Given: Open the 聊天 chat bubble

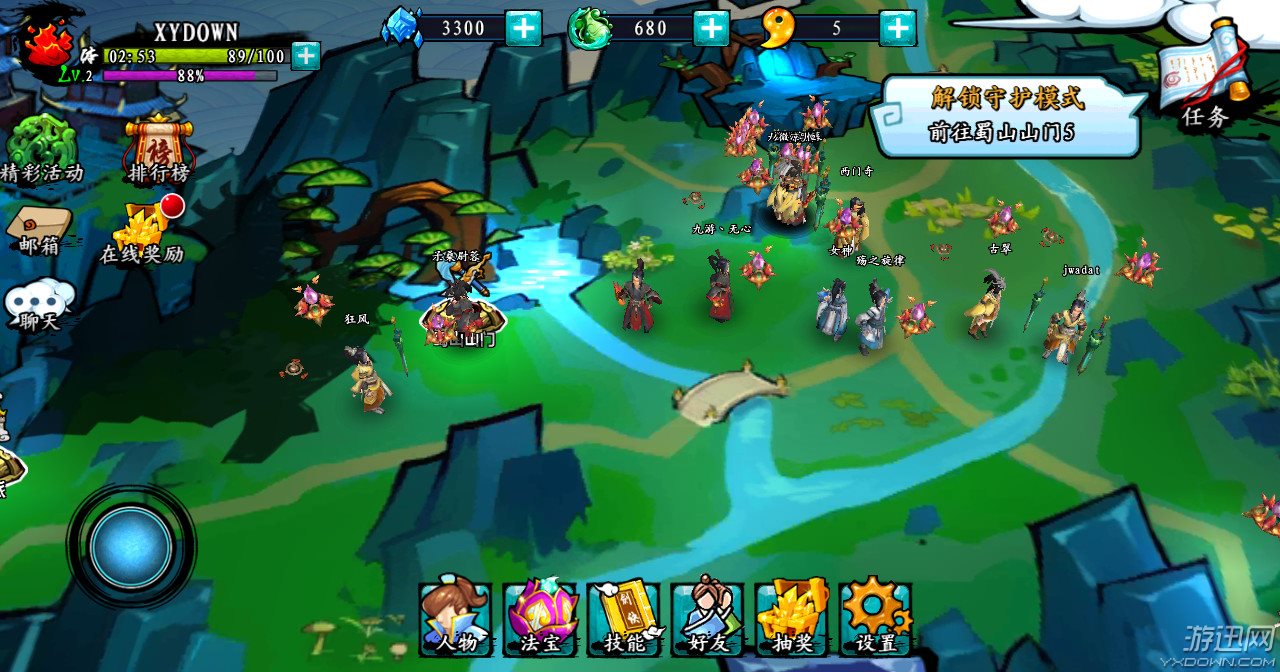Looking at the screenshot, I should pos(40,305).
